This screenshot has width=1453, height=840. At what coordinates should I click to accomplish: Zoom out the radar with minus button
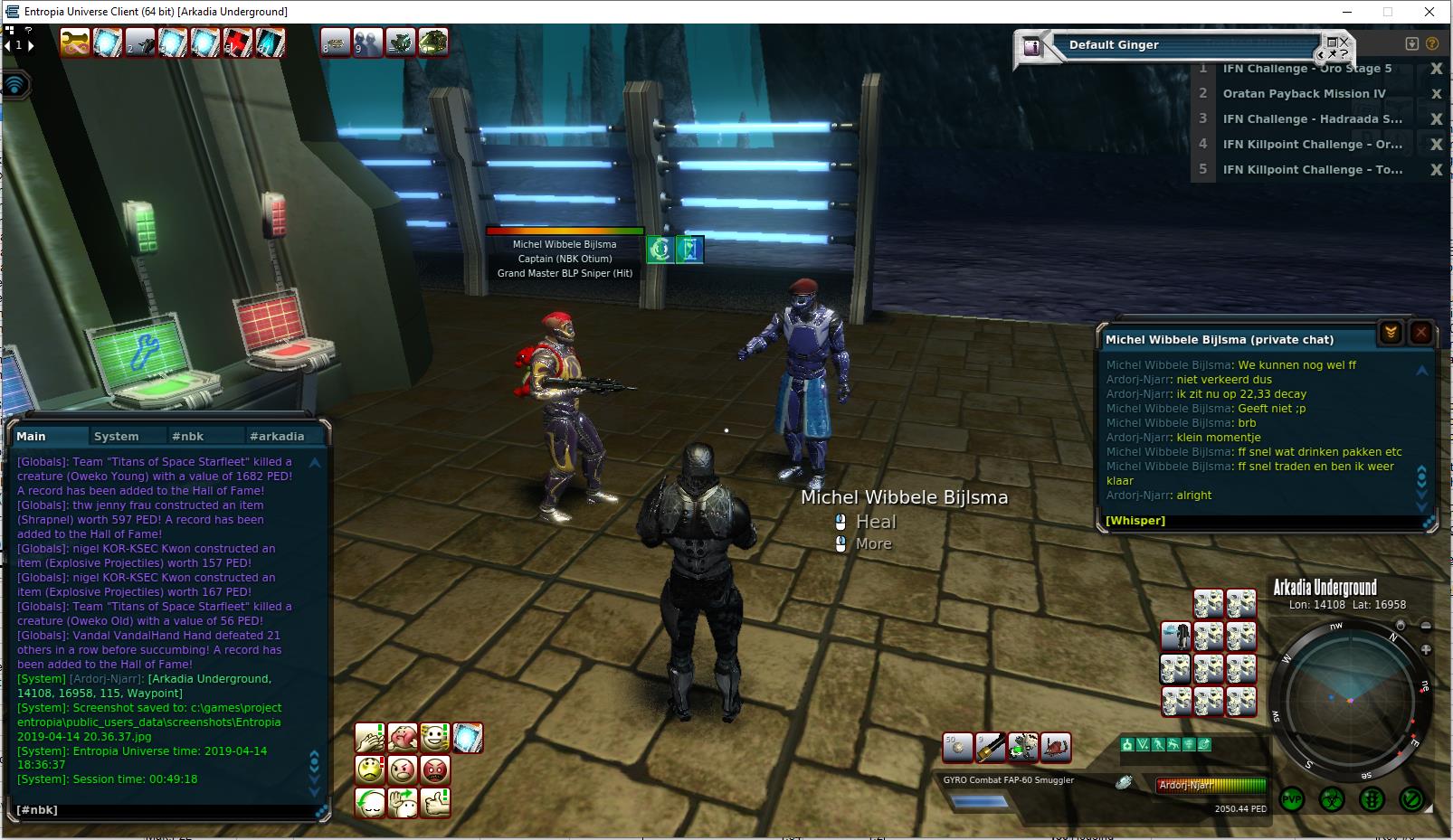pos(1426,626)
